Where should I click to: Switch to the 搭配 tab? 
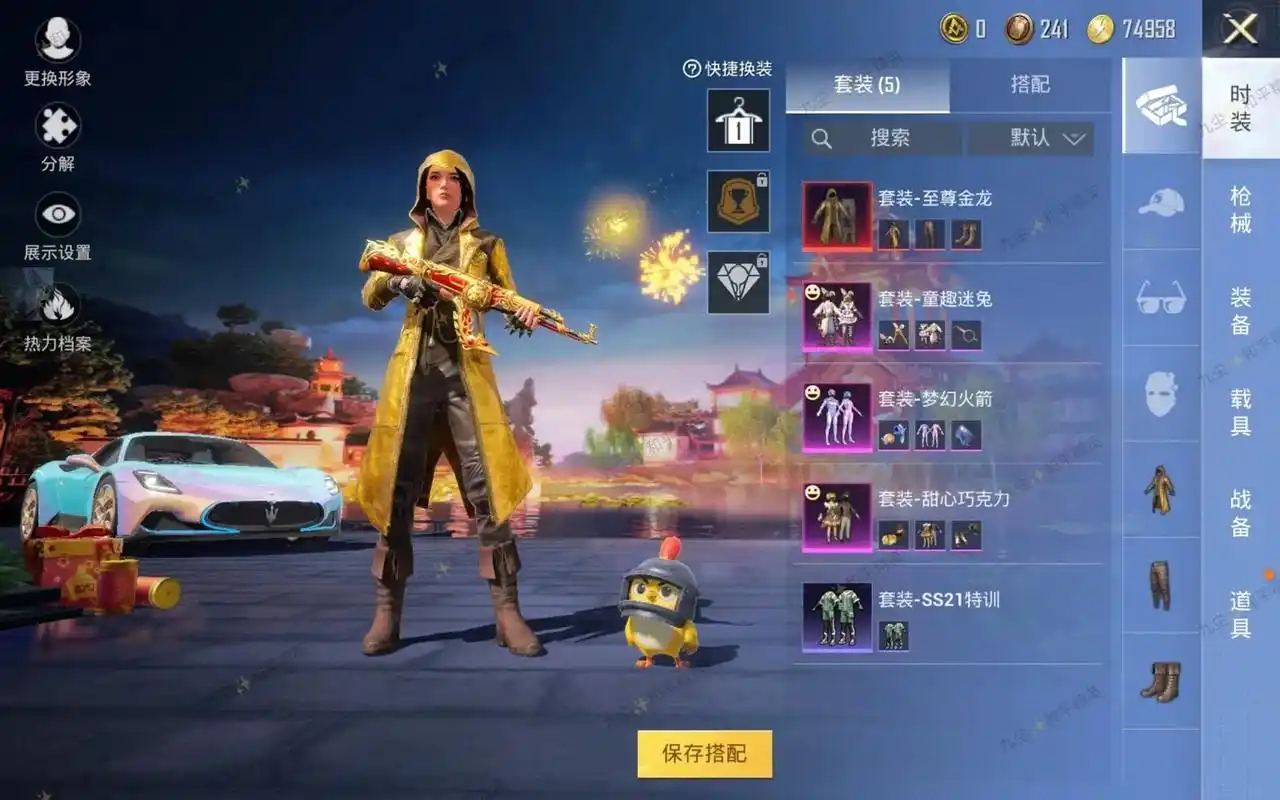click(1030, 85)
